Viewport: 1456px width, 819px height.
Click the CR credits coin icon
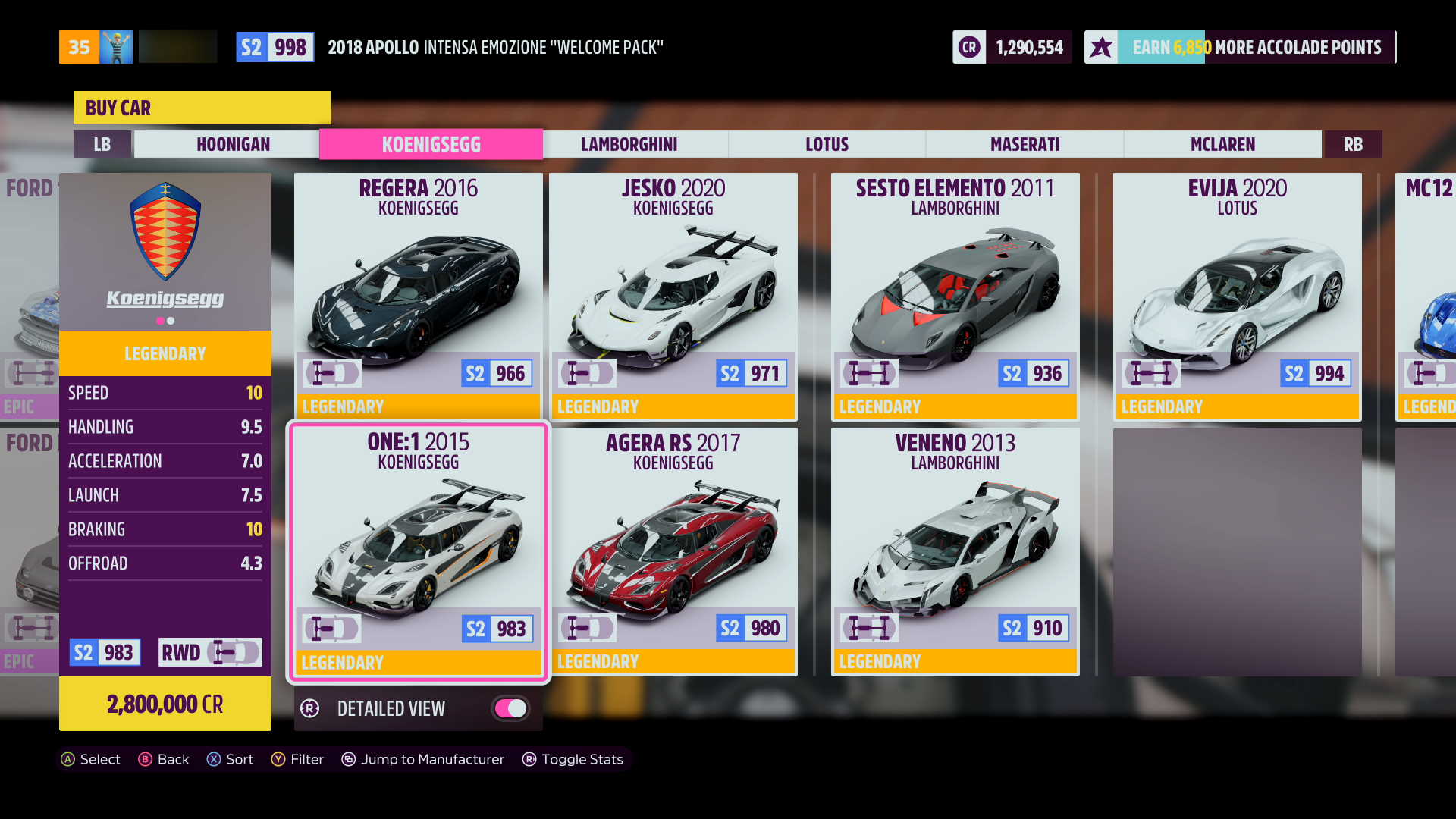968,46
